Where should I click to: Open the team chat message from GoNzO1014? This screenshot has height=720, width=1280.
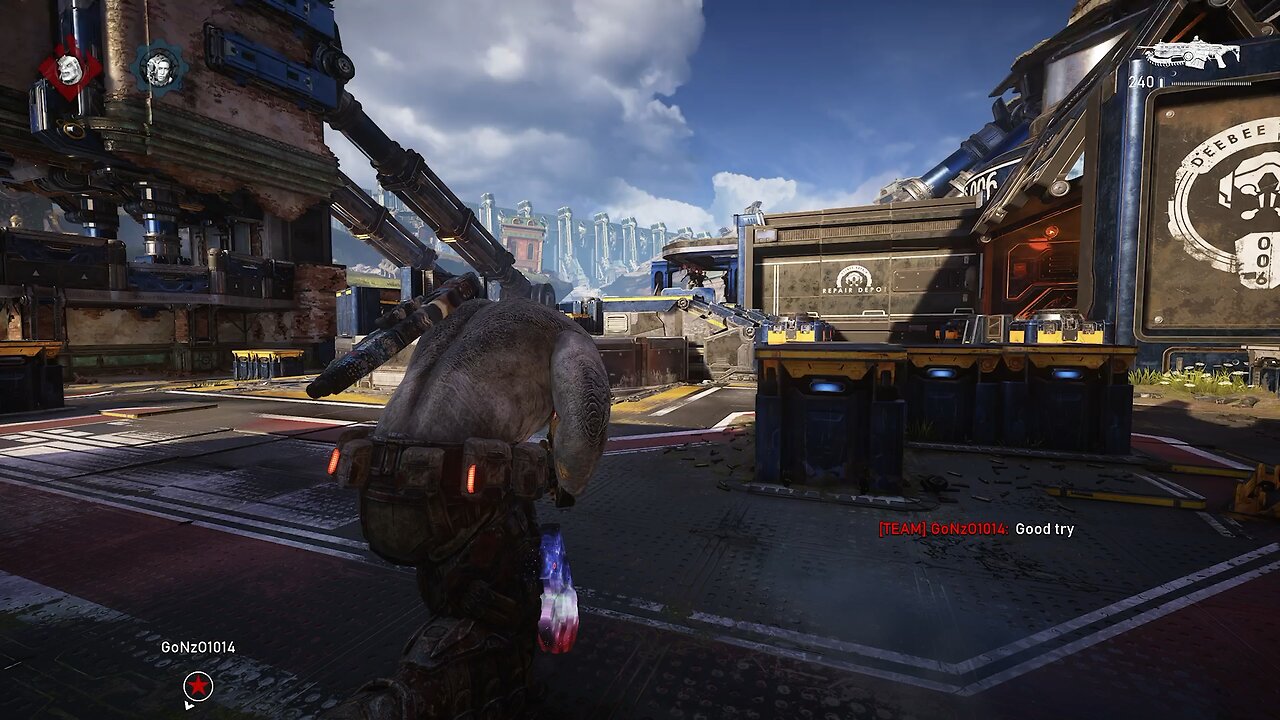point(976,529)
